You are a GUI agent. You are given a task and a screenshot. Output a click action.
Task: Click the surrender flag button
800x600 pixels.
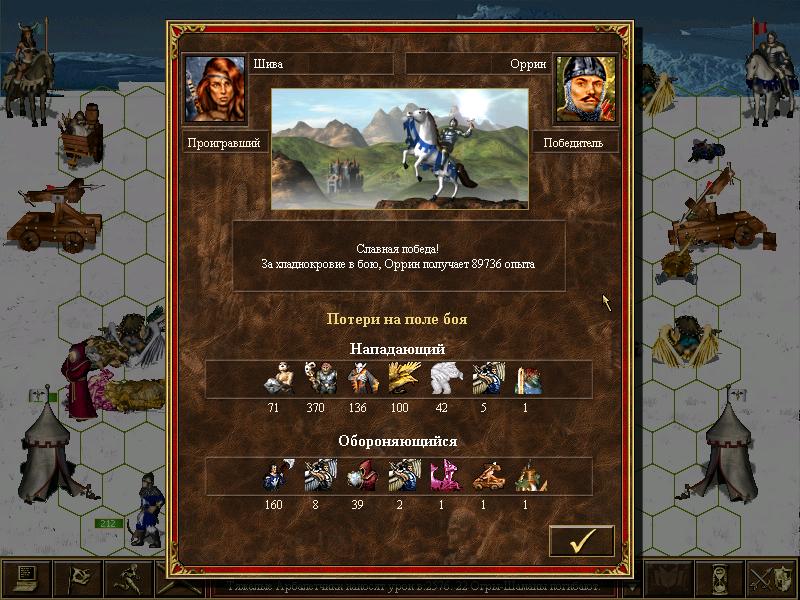click(x=78, y=579)
